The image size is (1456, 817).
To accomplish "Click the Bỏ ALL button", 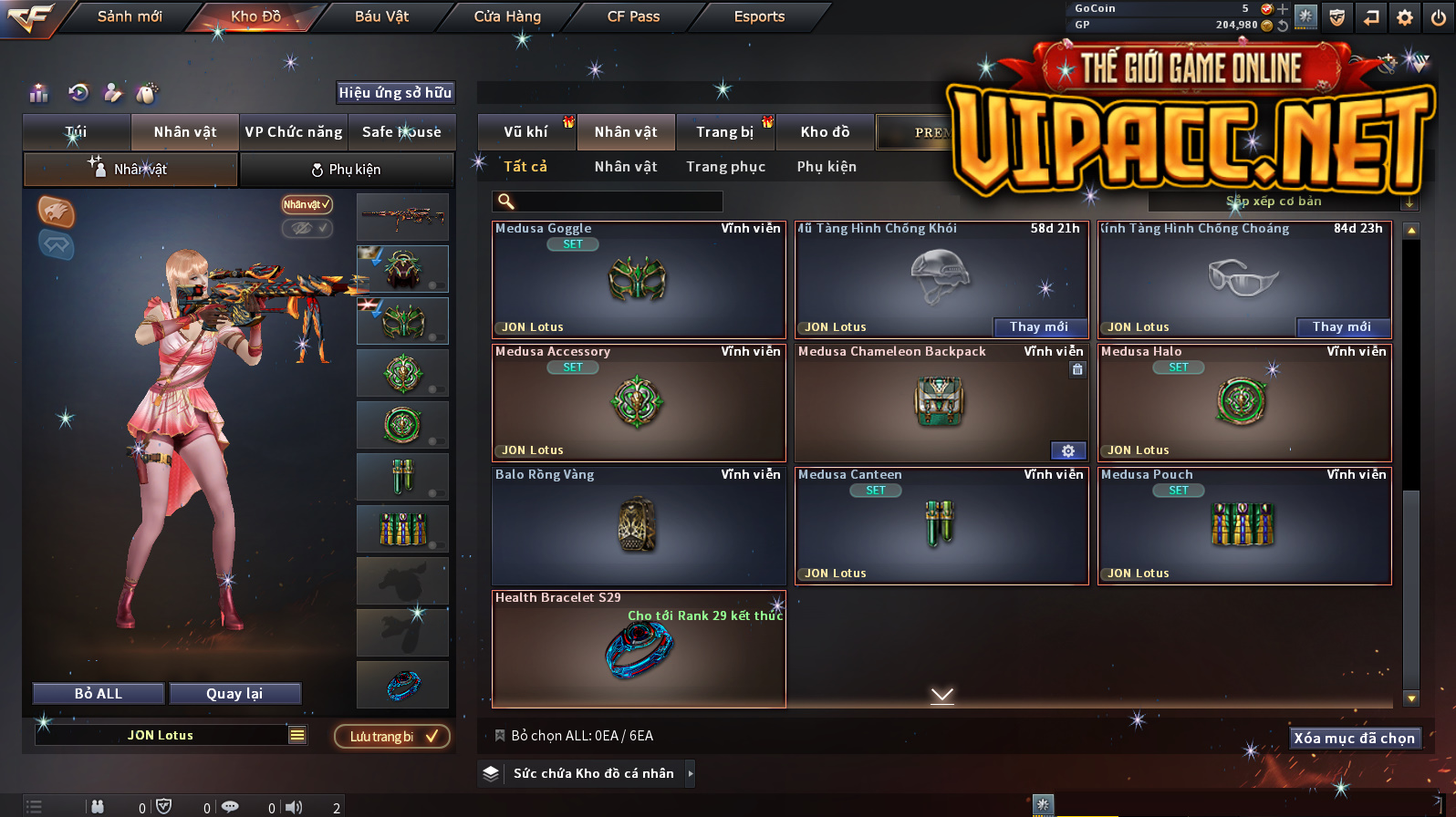I will coord(99,694).
